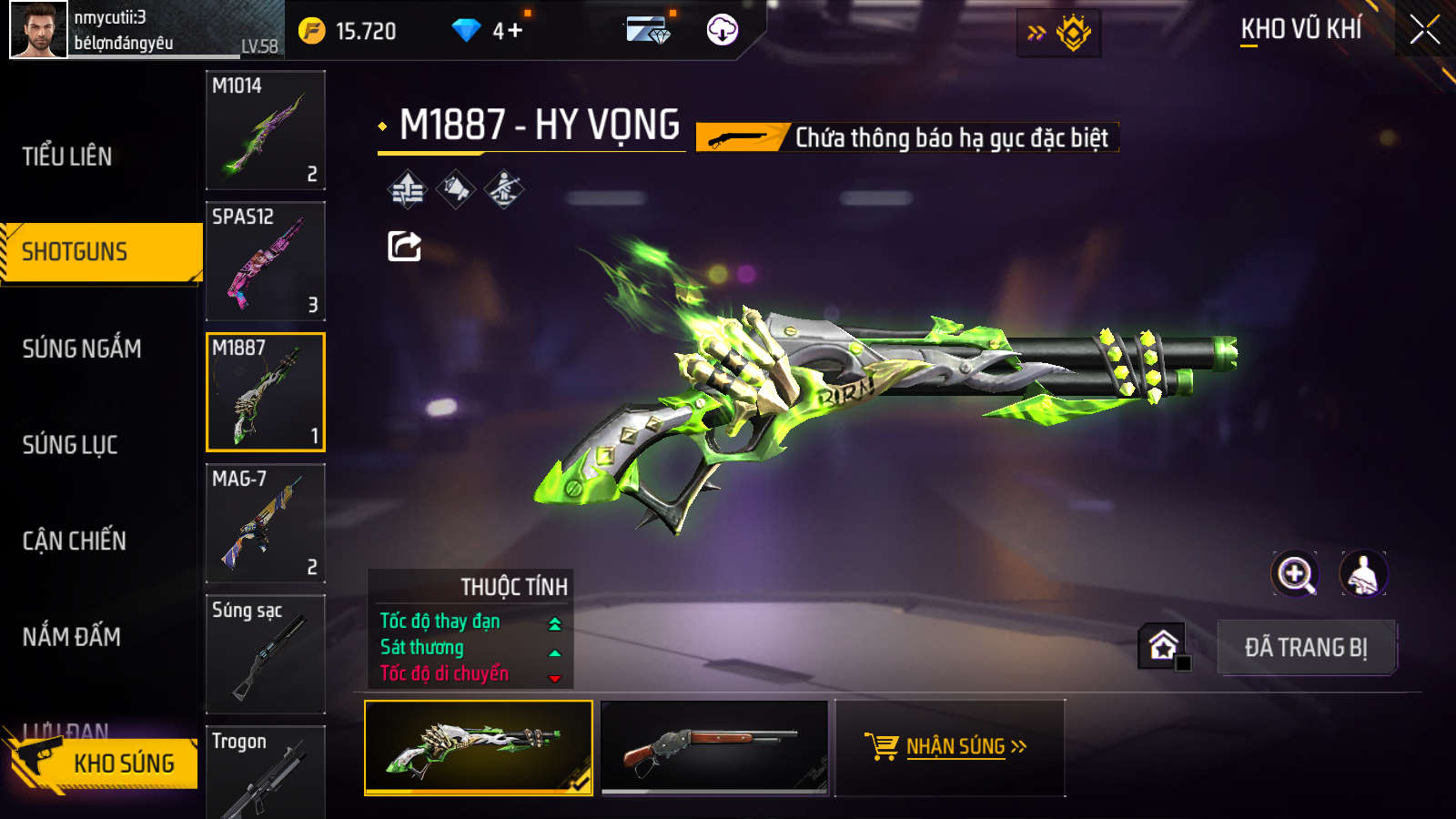Share the M1887 Hy Vọng skin
Screen dimensions: 1456x819
(404, 246)
